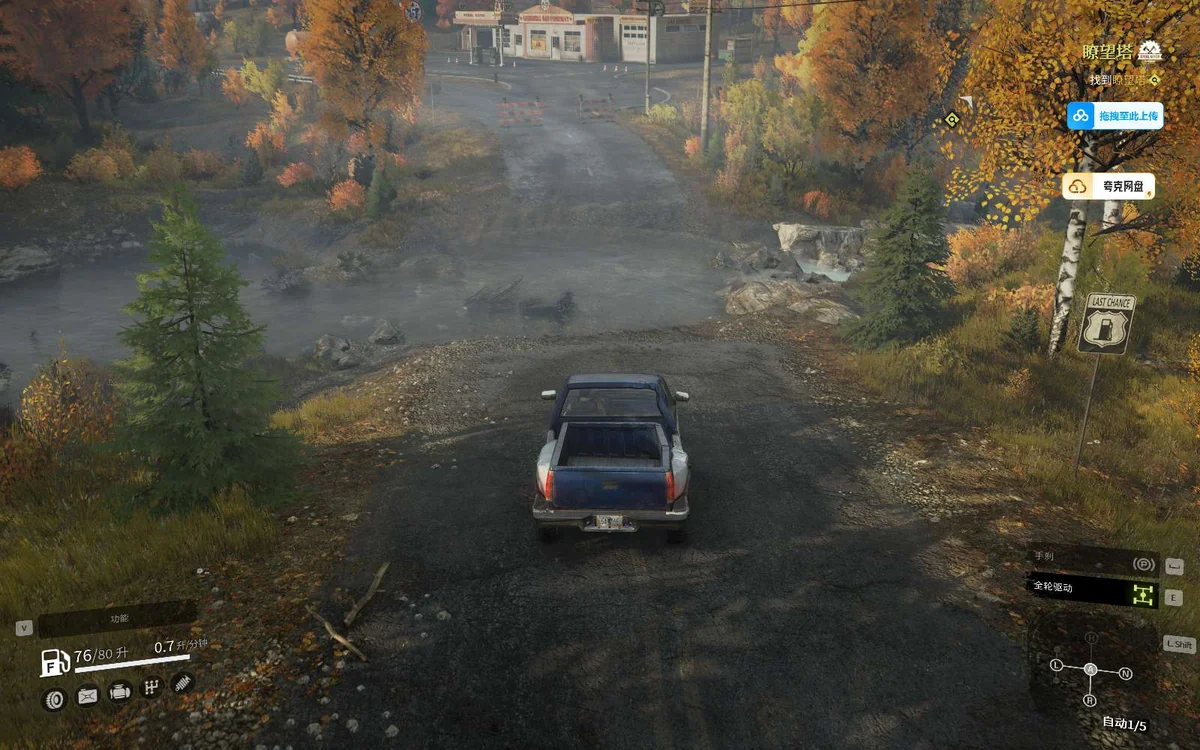Select the A automatic gear
Image resolution: width=1200 pixels, height=750 pixels.
coord(1090,669)
